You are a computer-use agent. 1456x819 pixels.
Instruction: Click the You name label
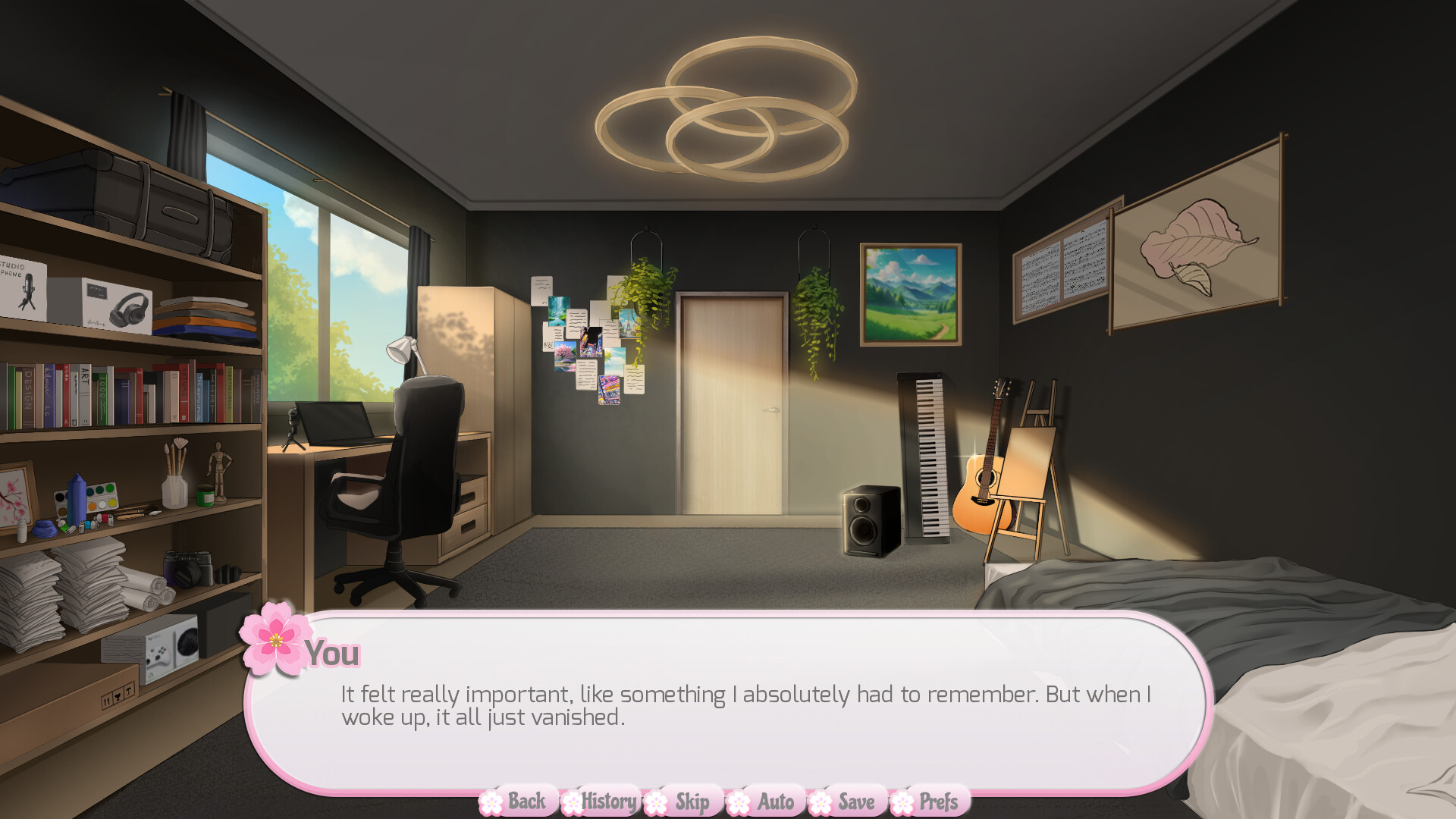point(334,653)
